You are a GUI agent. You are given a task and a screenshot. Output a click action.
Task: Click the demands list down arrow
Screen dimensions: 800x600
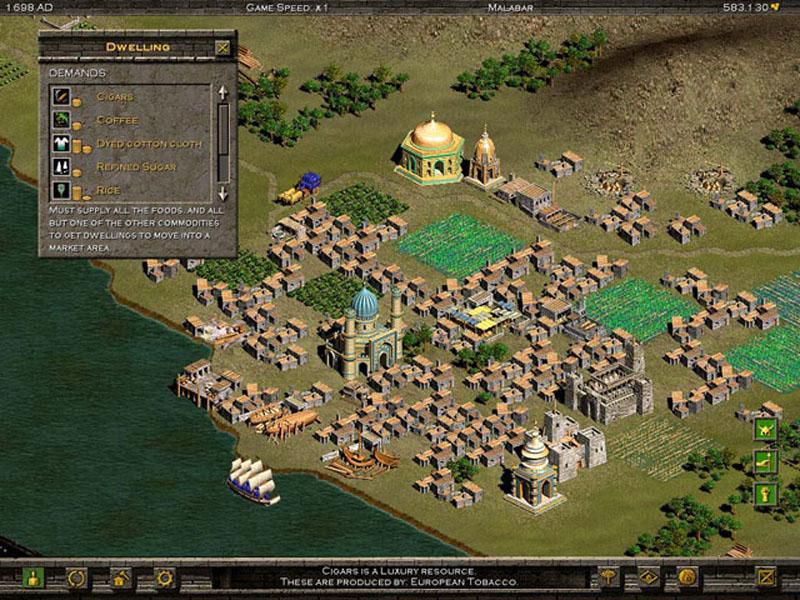click(223, 192)
